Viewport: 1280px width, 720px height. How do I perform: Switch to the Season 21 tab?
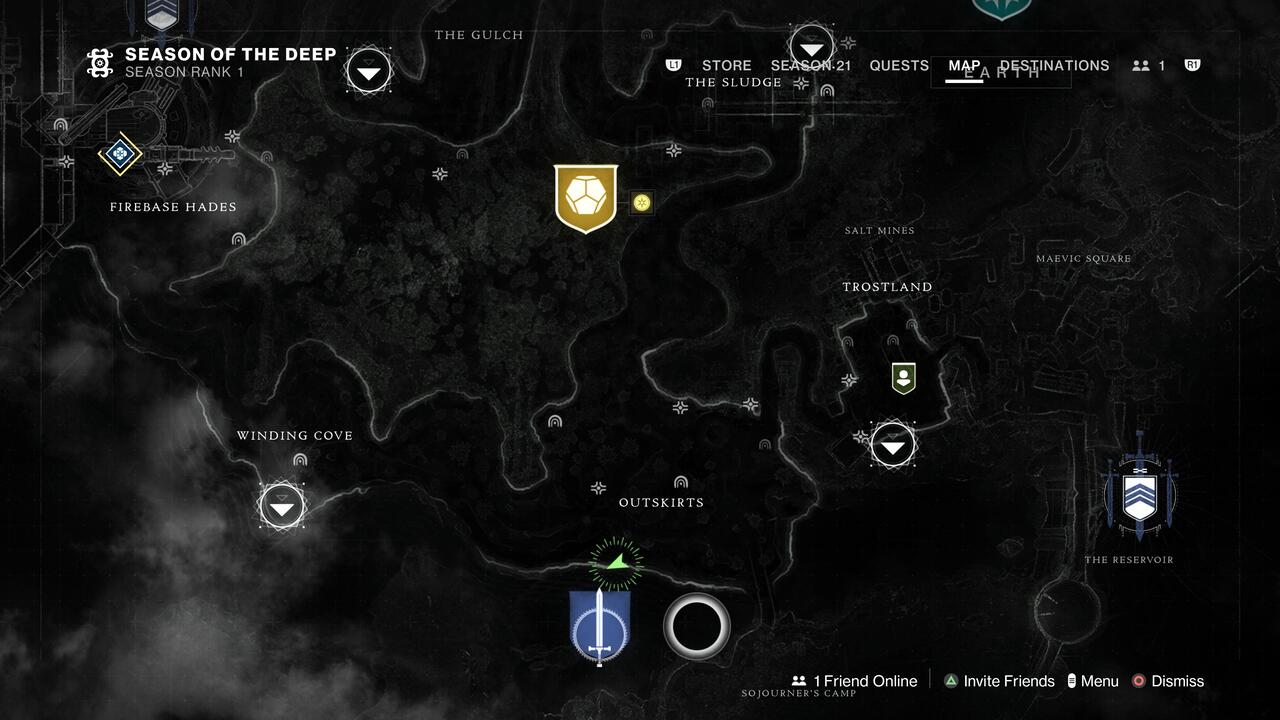tap(810, 66)
